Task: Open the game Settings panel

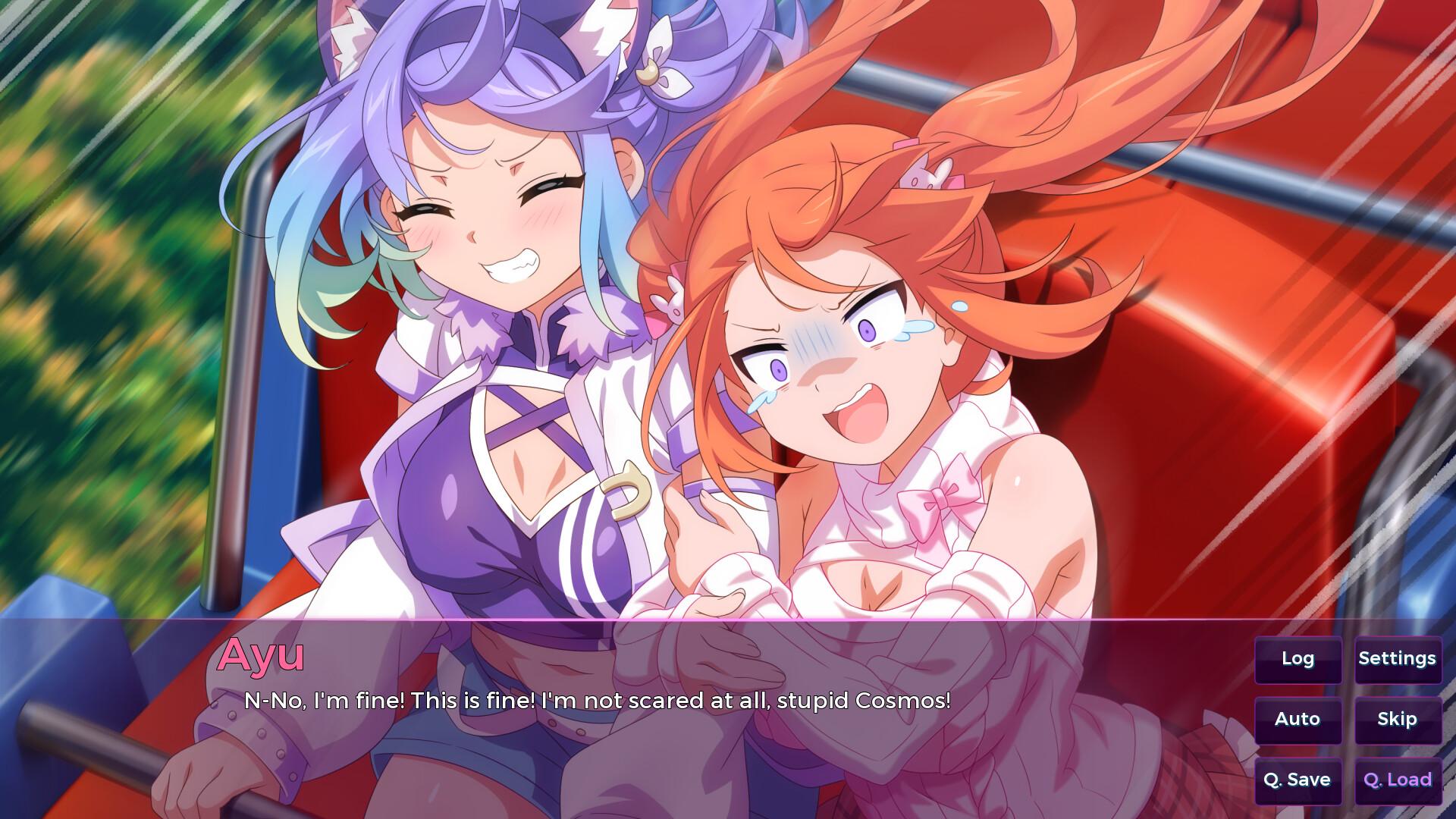Action: [1398, 659]
